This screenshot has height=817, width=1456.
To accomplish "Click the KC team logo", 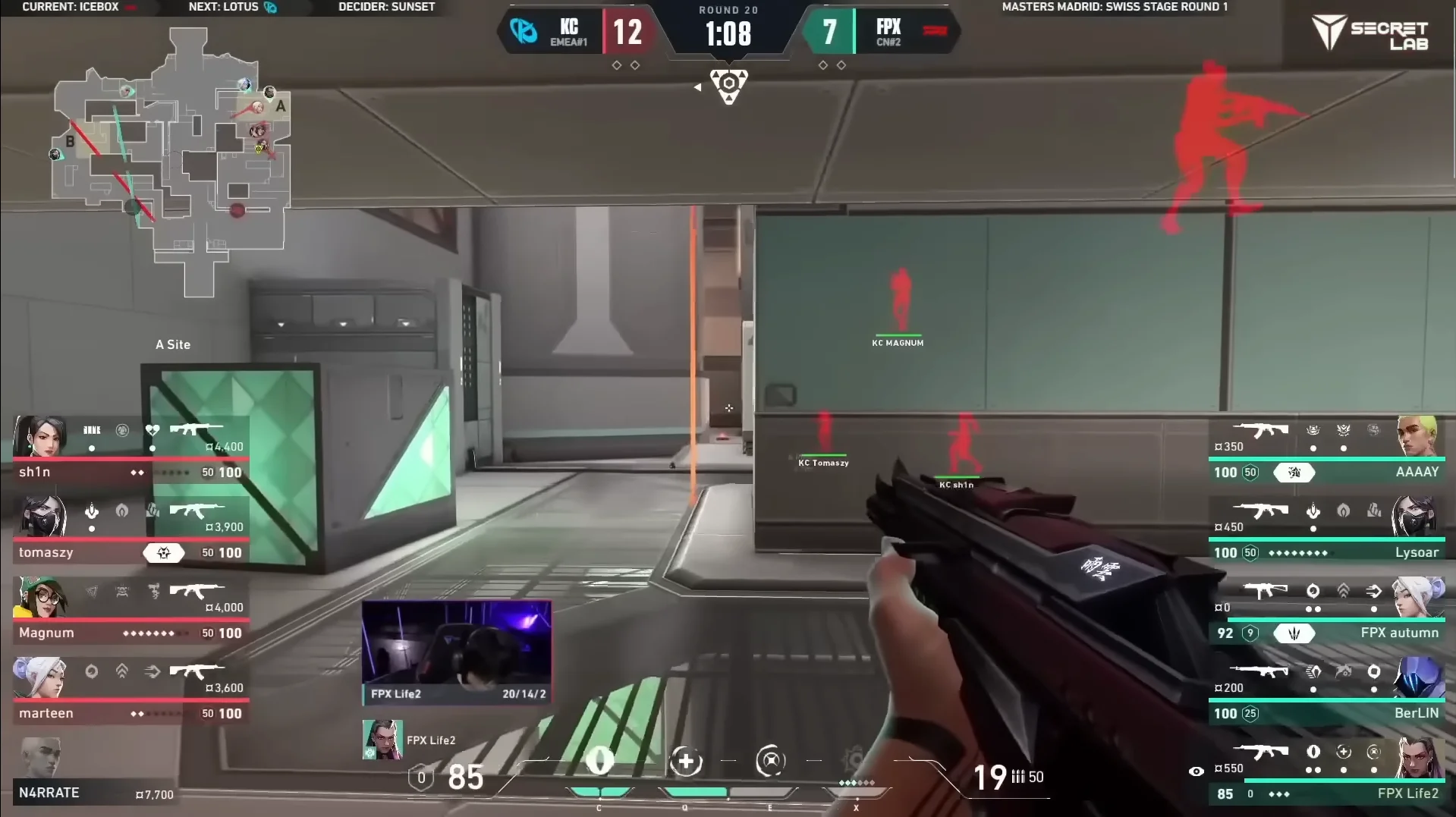I will [524, 31].
